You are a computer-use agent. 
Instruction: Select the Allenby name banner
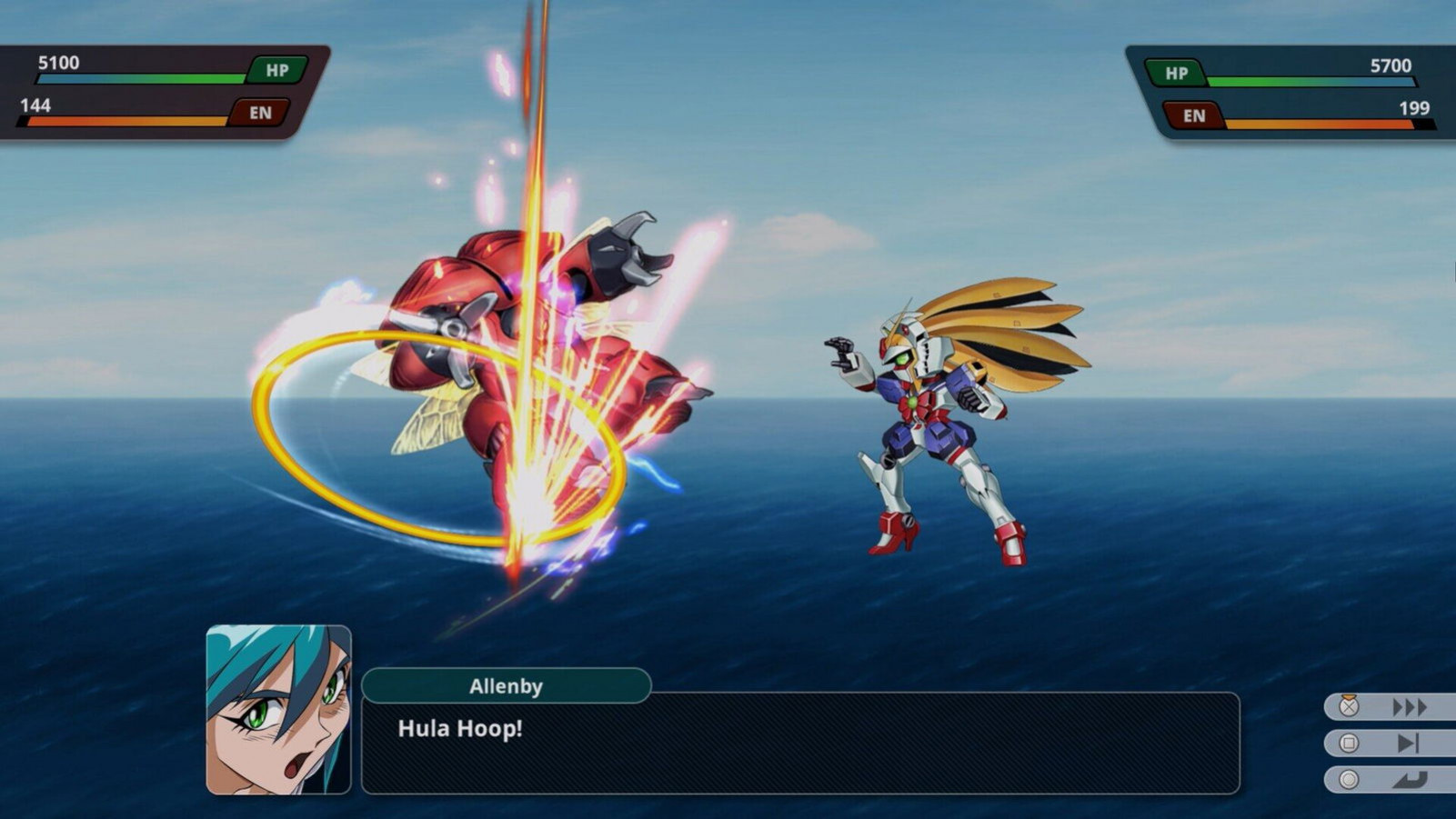(507, 687)
